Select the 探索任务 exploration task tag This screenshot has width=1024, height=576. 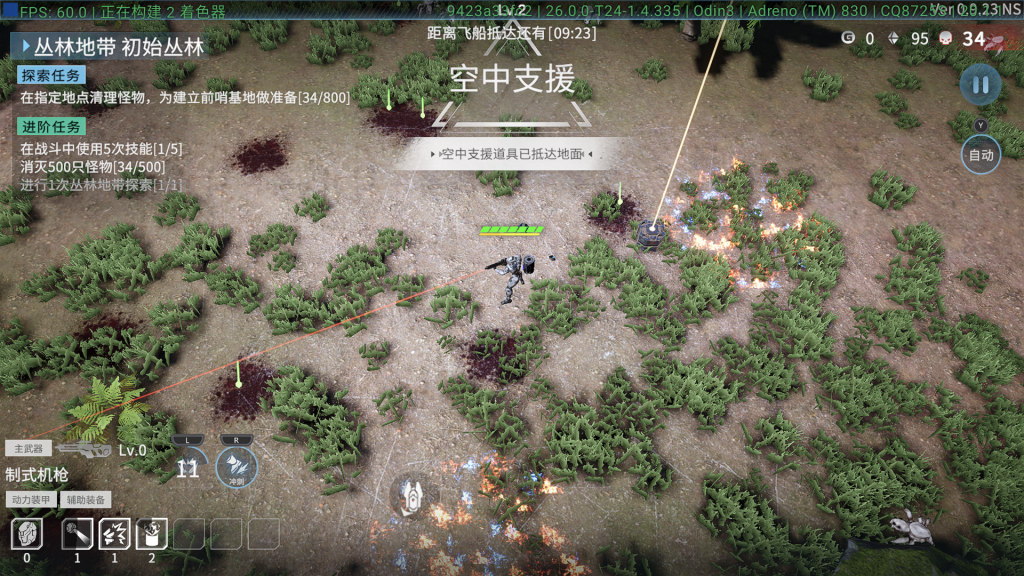[x=51, y=75]
